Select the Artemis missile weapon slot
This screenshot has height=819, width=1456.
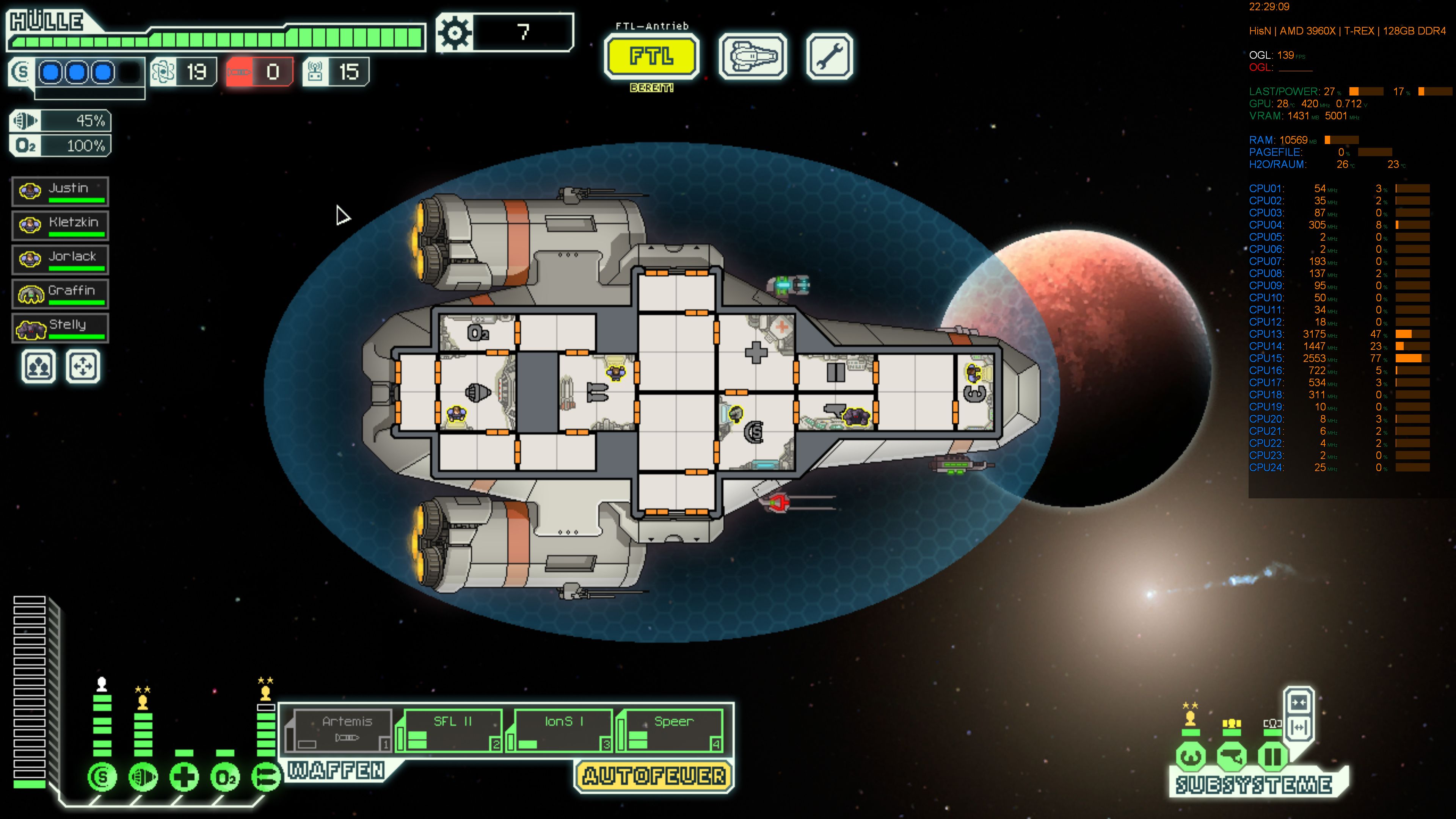(339, 730)
